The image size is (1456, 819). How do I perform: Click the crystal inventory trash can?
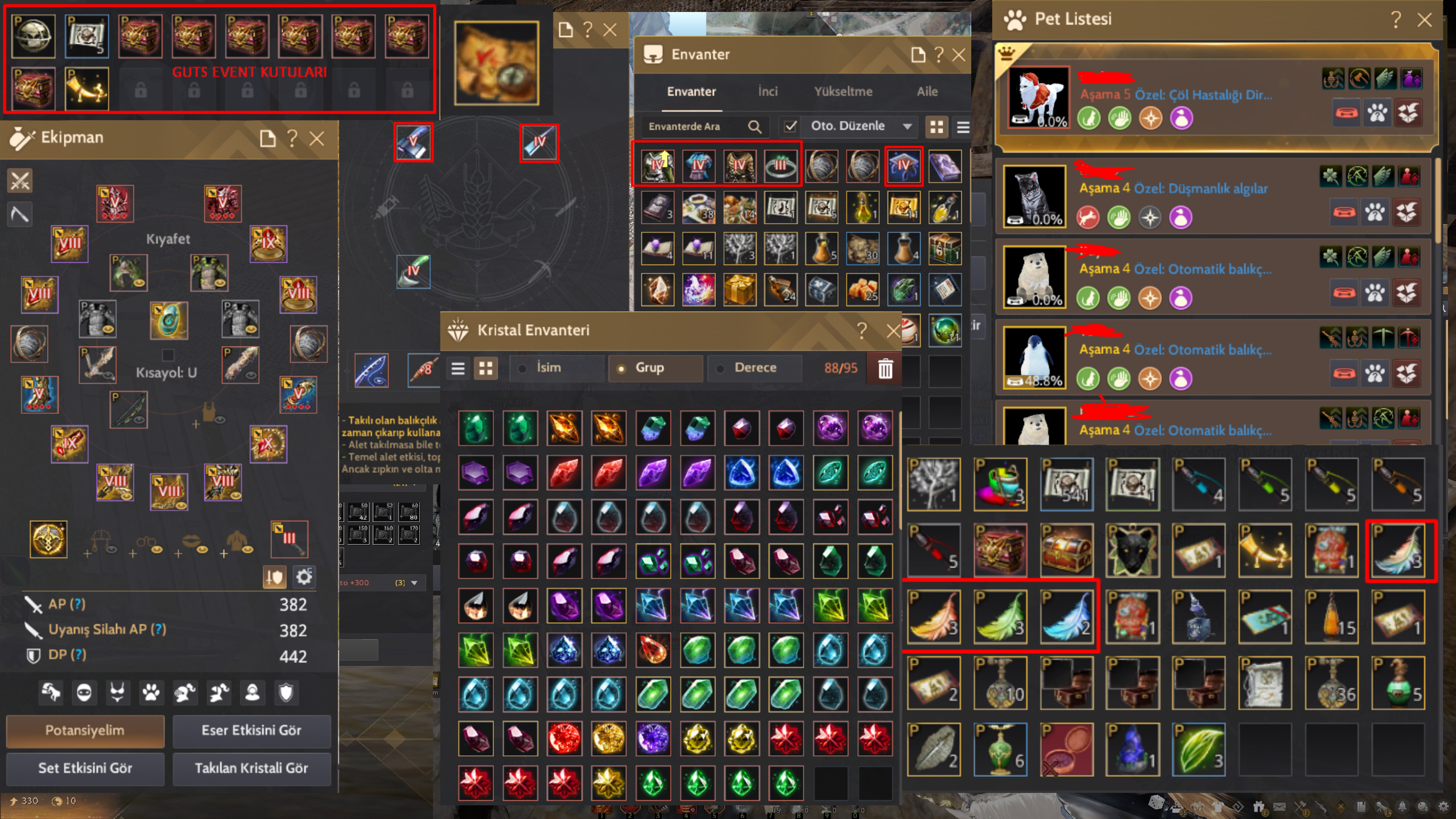coord(885,369)
